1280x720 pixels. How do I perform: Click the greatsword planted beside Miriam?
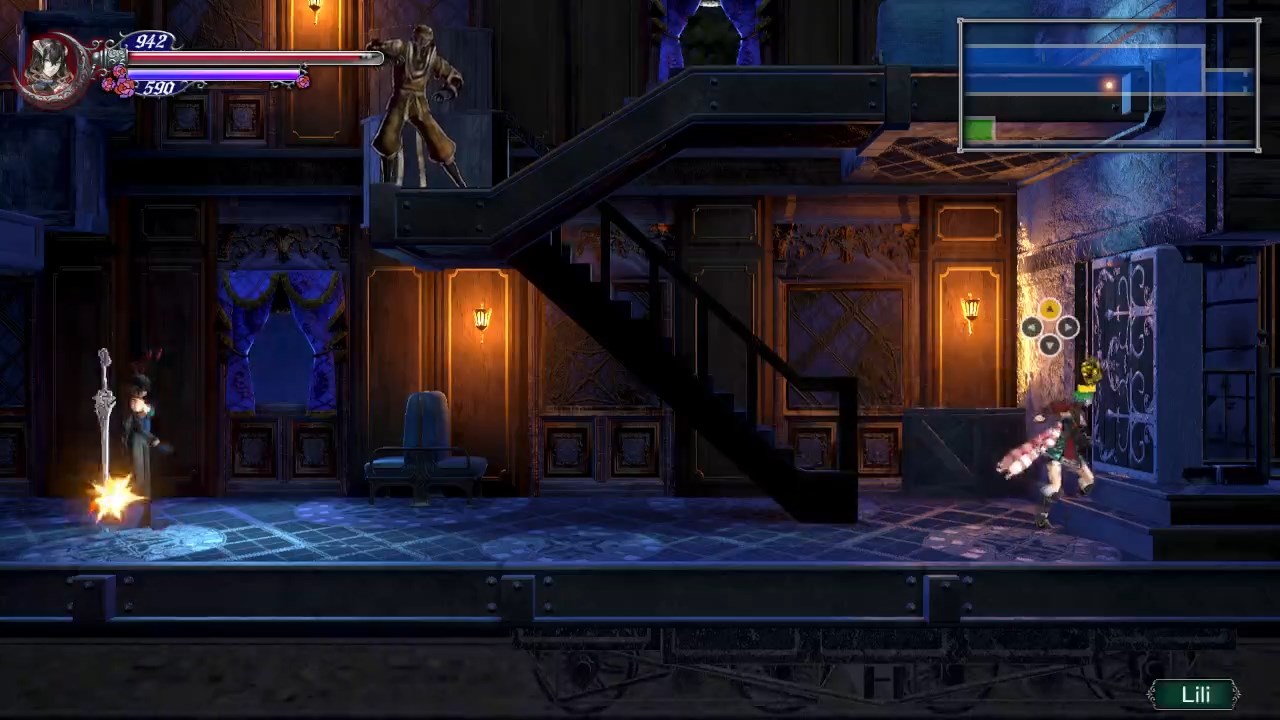[x=104, y=410]
